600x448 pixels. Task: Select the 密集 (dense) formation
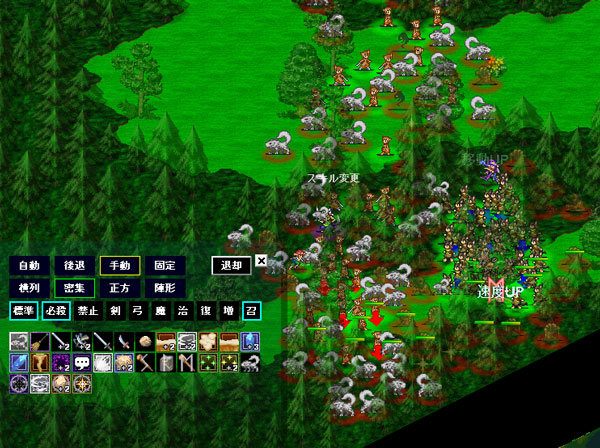tap(73, 288)
